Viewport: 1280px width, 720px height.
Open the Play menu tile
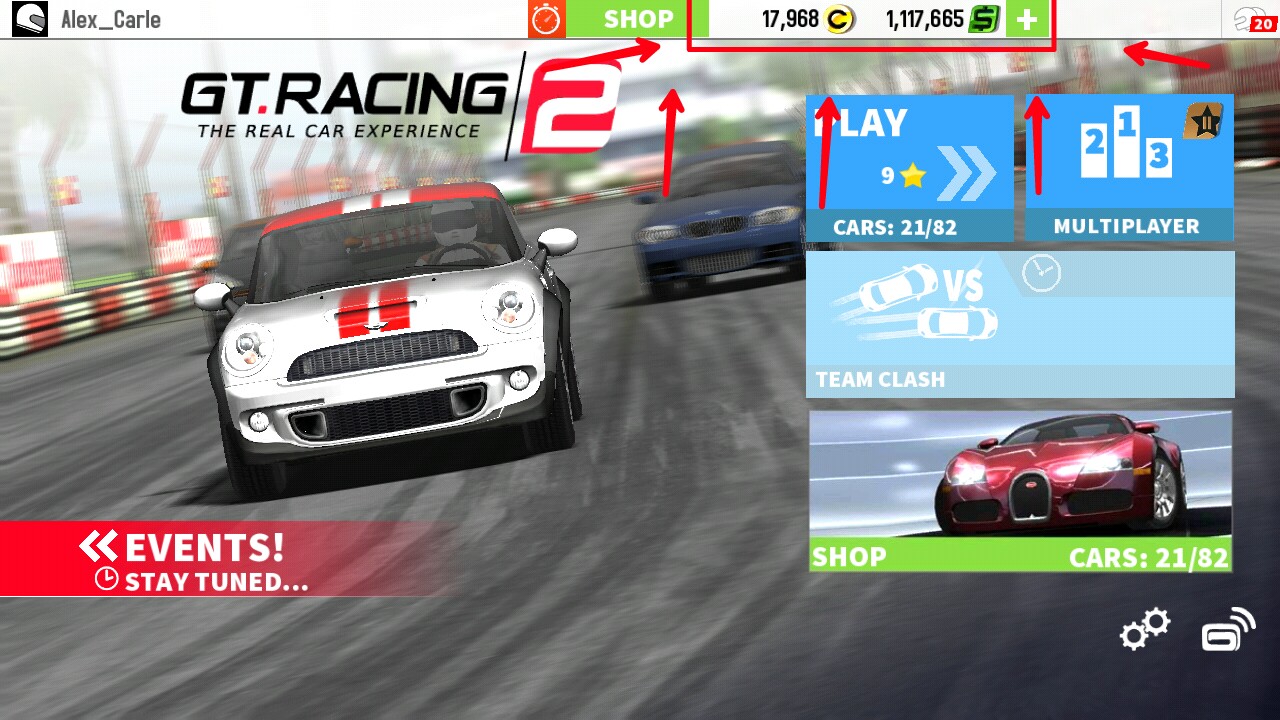pos(908,165)
